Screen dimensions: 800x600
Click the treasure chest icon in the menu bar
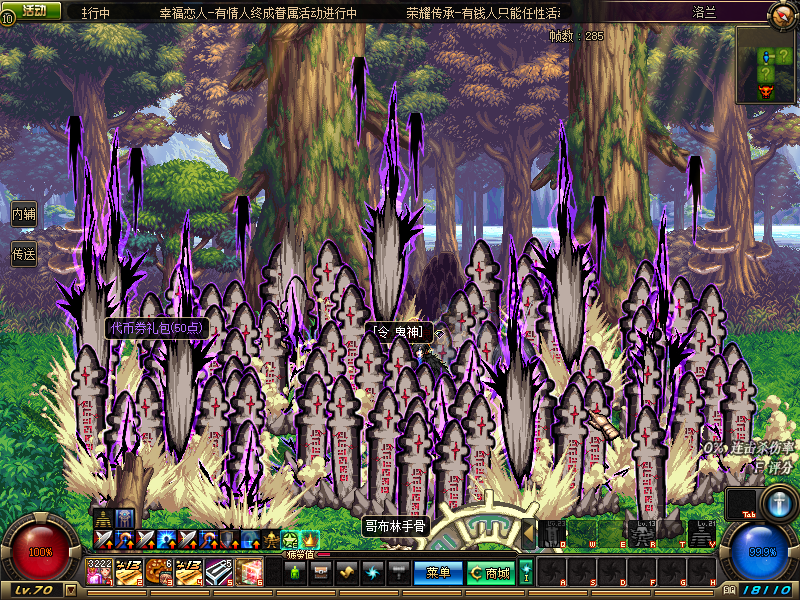click(x=321, y=572)
